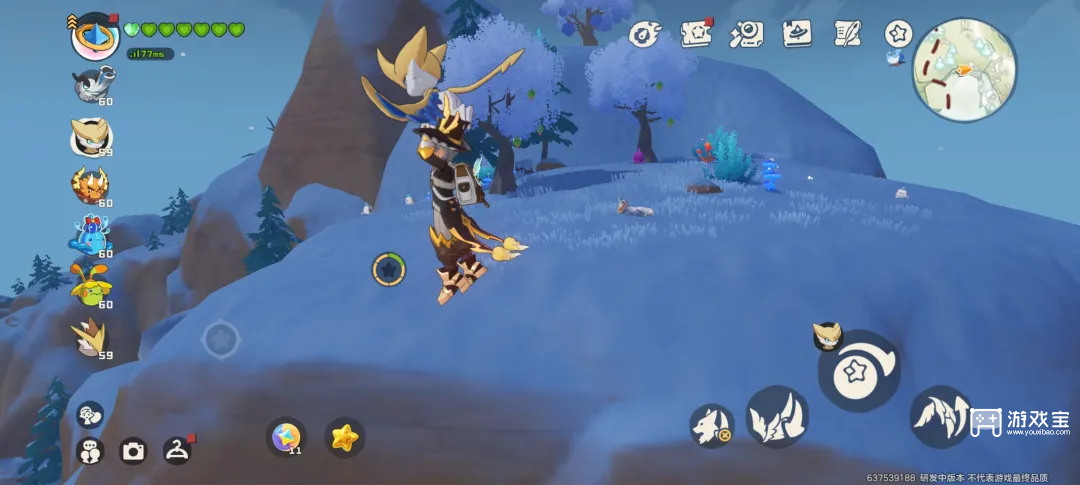This screenshot has width=1080, height=485.
Task: Open the camera photo mode
Action: (x=133, y=451)
